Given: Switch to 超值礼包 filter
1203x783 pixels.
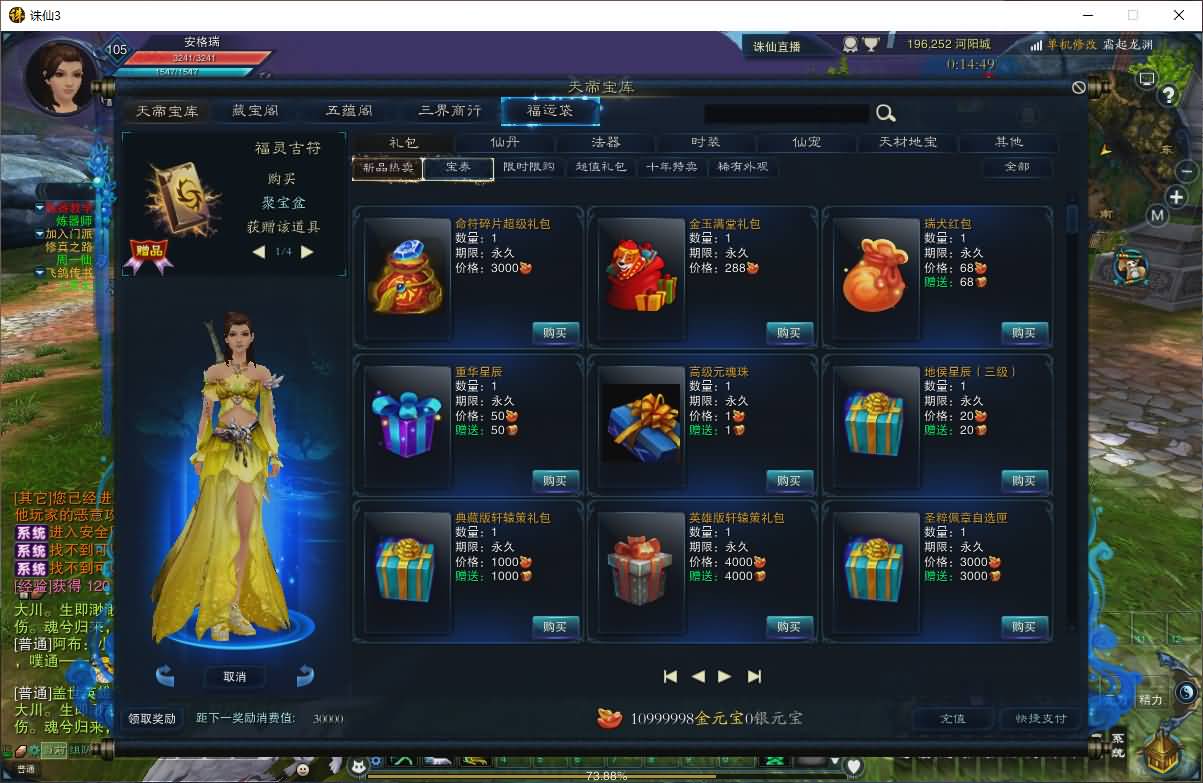Looking at the screenshot, I should pos(601,167).
